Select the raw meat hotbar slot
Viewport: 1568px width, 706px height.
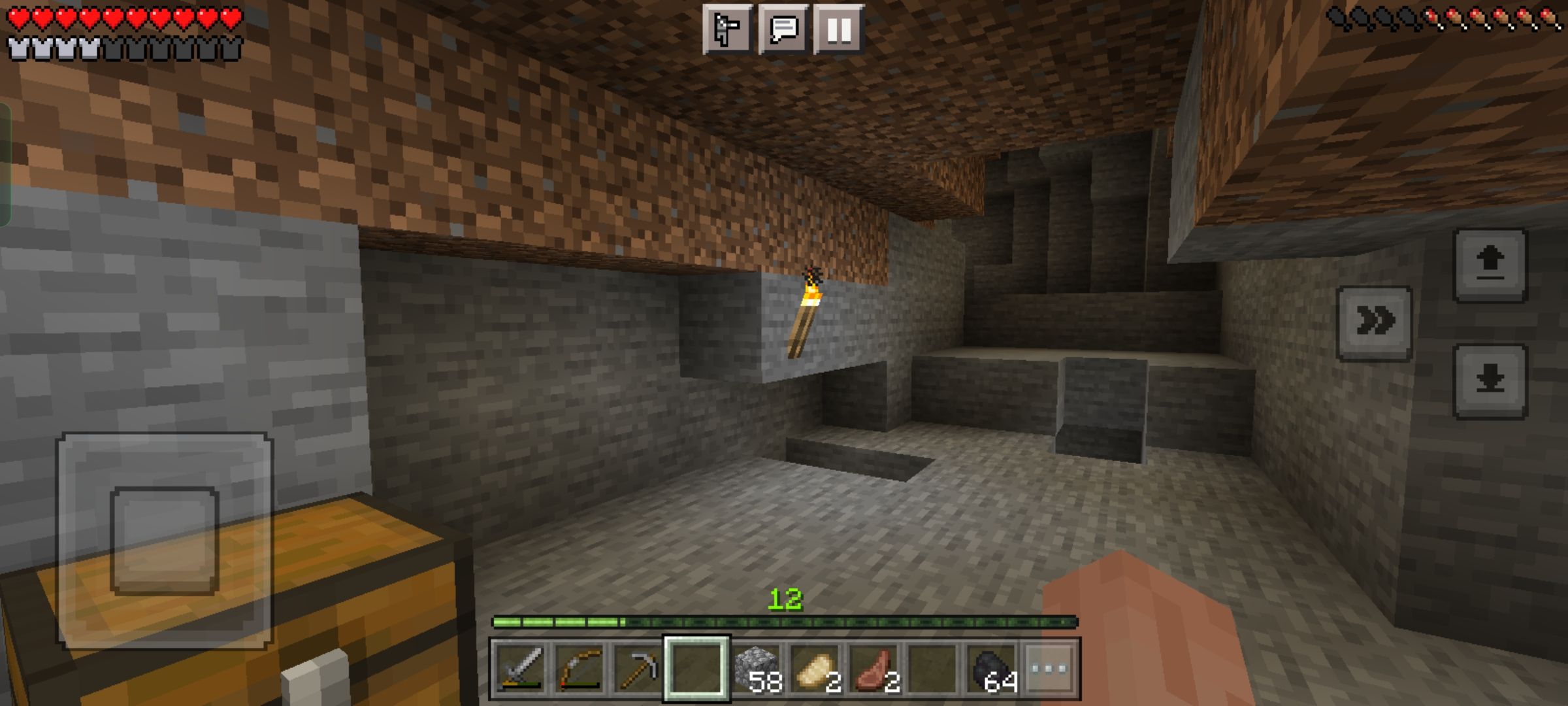(874, 669)
